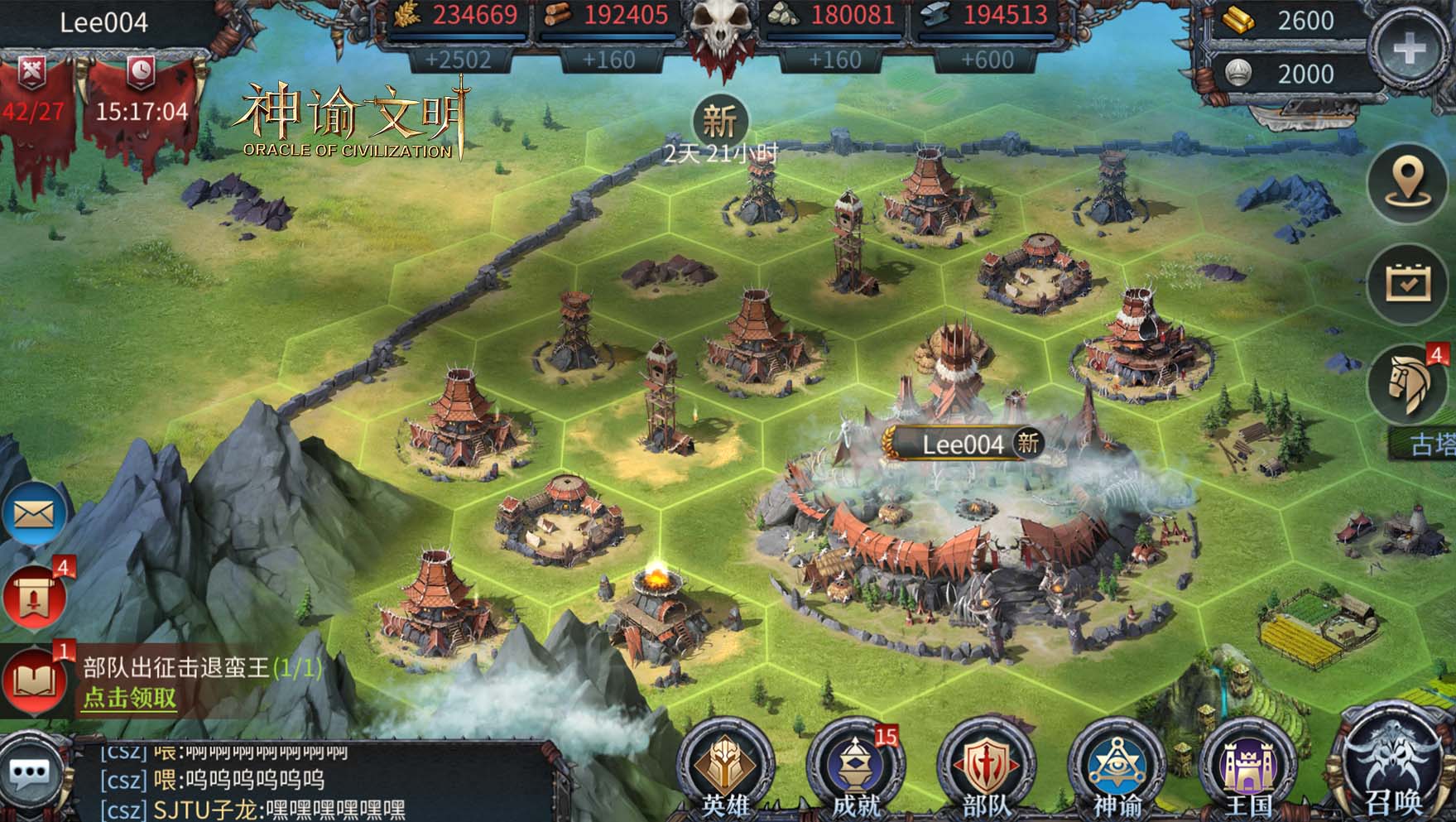
Task: Open the horse head knight icon
Action: click(x=1407, y=384)
